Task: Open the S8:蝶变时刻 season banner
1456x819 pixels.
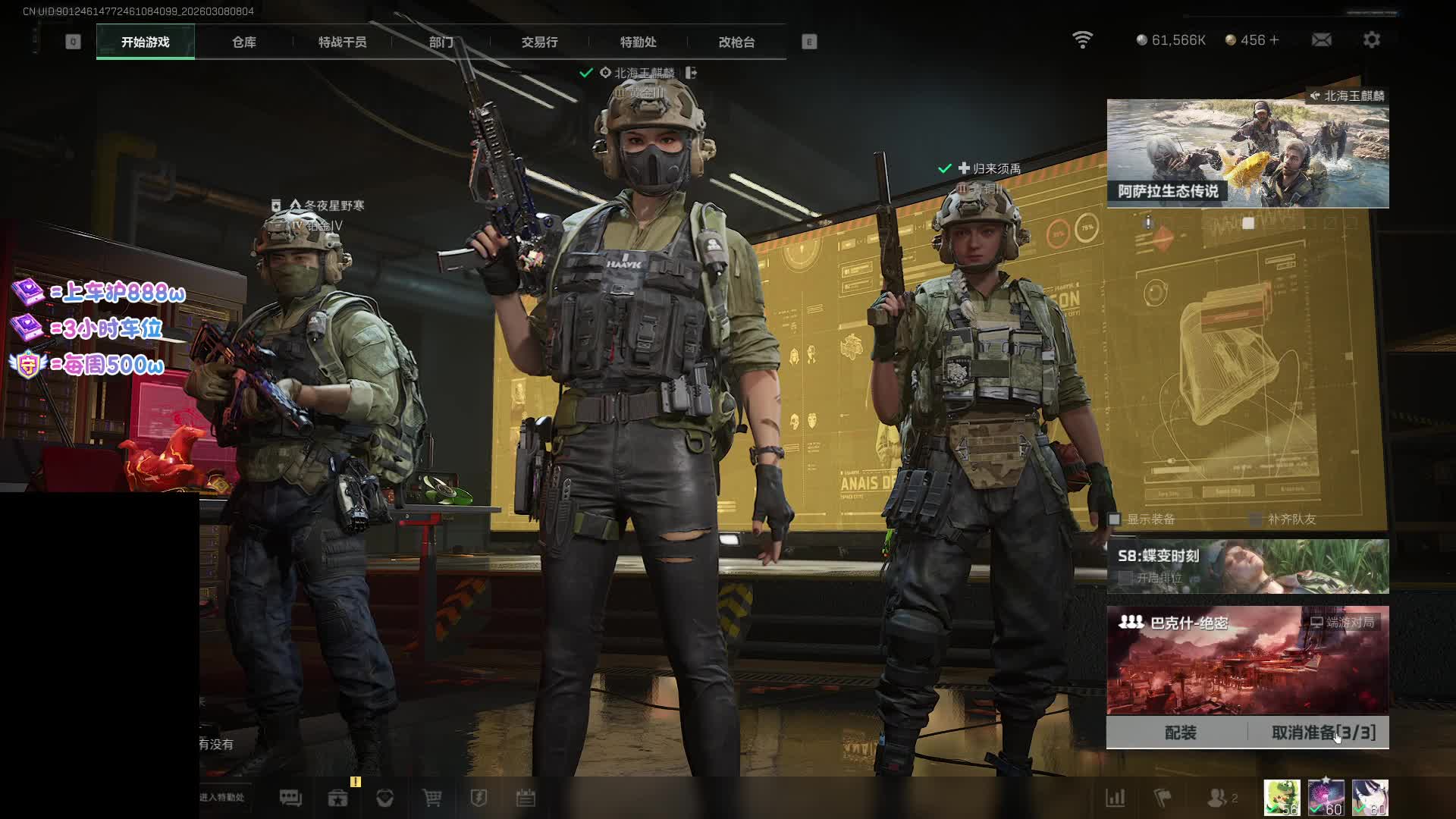Action: coord(1247,566)
